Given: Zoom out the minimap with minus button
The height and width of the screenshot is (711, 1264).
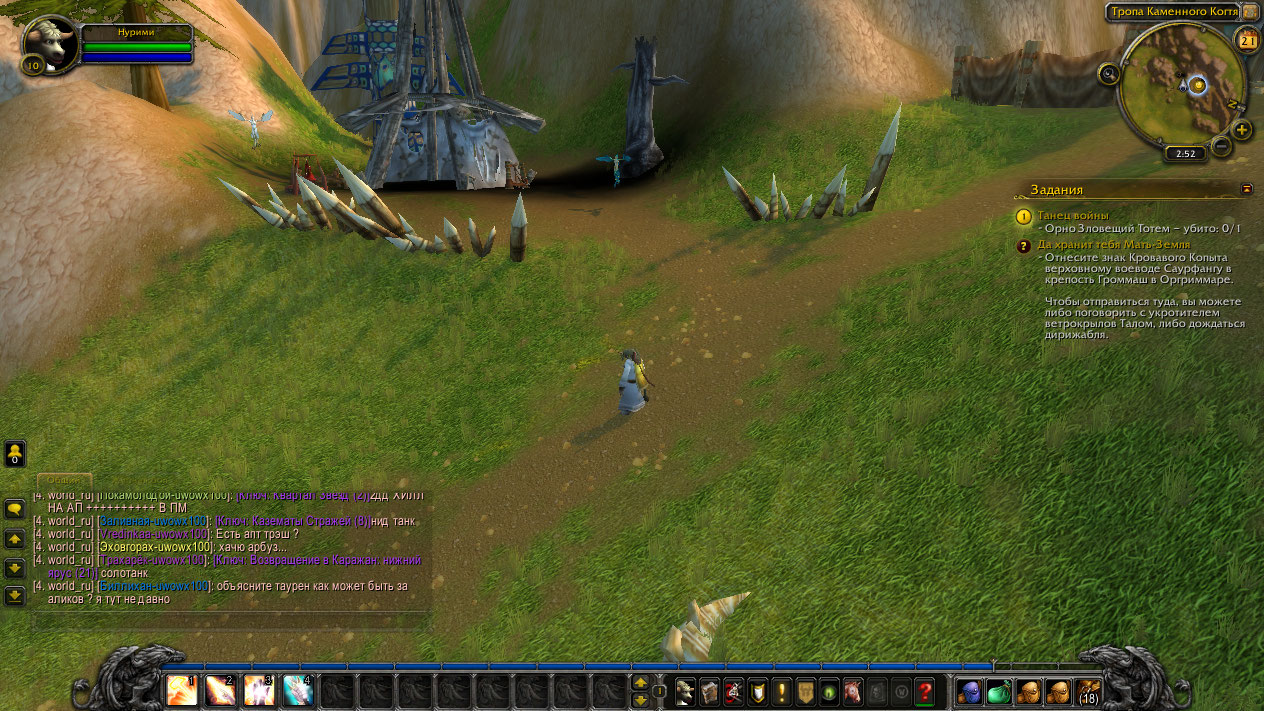Looking at the screenshot, I should point(1221,146).
